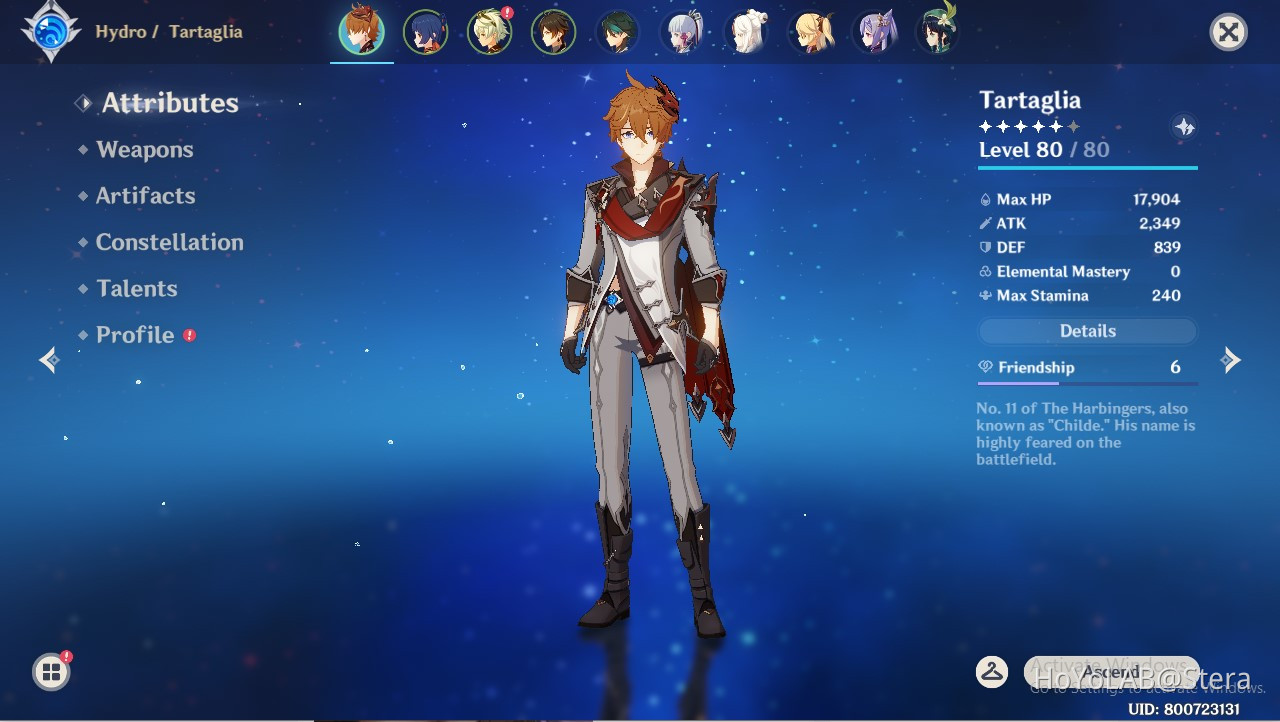
Task: Select Xiao's portrait in the character bar
Action: tap(617, 31)
